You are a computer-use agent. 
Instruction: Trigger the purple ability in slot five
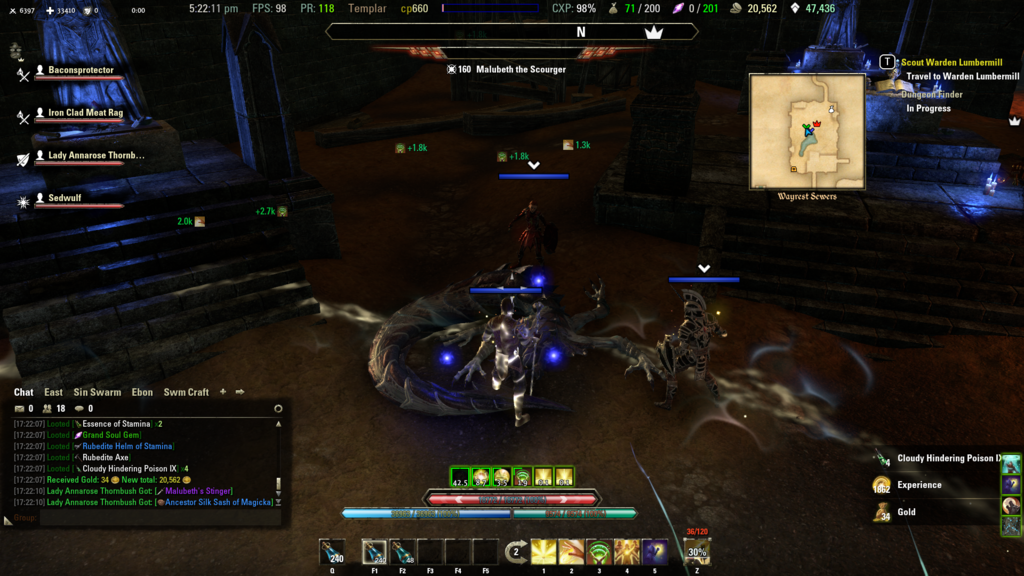click(655, 551)
